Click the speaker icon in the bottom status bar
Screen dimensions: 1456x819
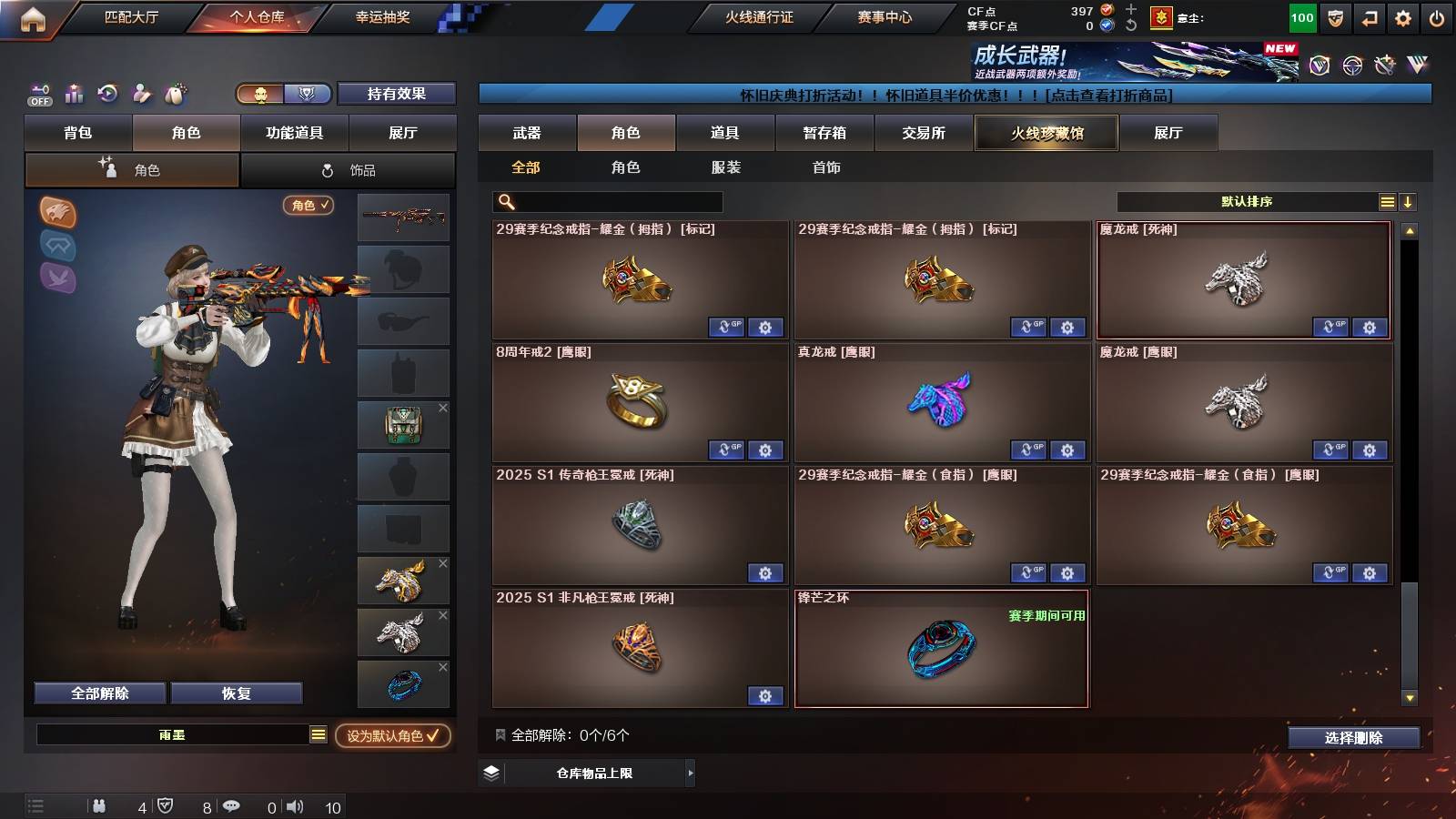(294, 806)
